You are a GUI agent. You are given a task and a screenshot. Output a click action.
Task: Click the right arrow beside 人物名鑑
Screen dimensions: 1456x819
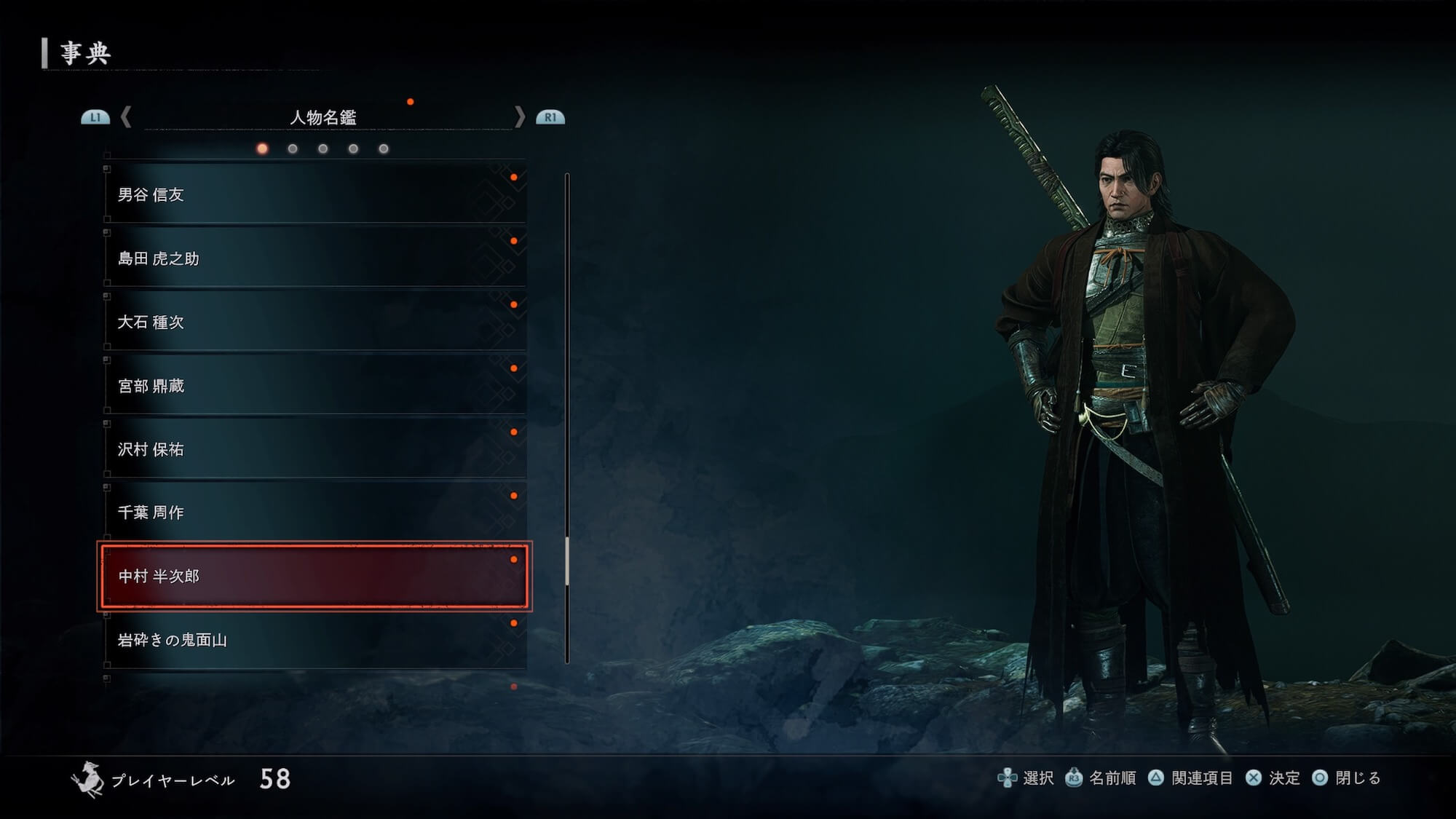(519, 116)
